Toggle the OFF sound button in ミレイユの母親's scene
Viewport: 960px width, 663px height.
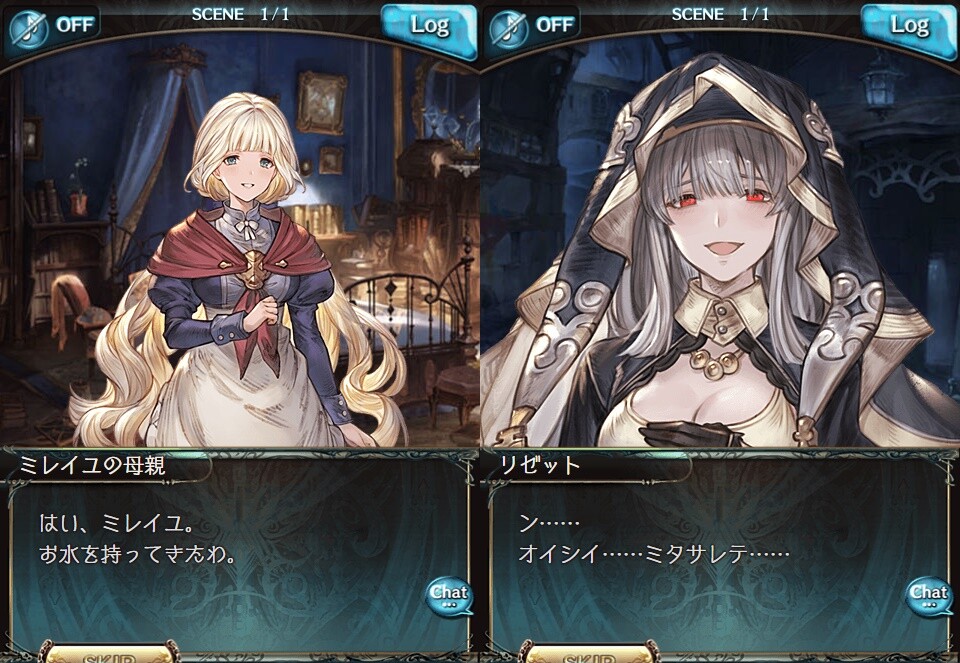pos(55,26)
